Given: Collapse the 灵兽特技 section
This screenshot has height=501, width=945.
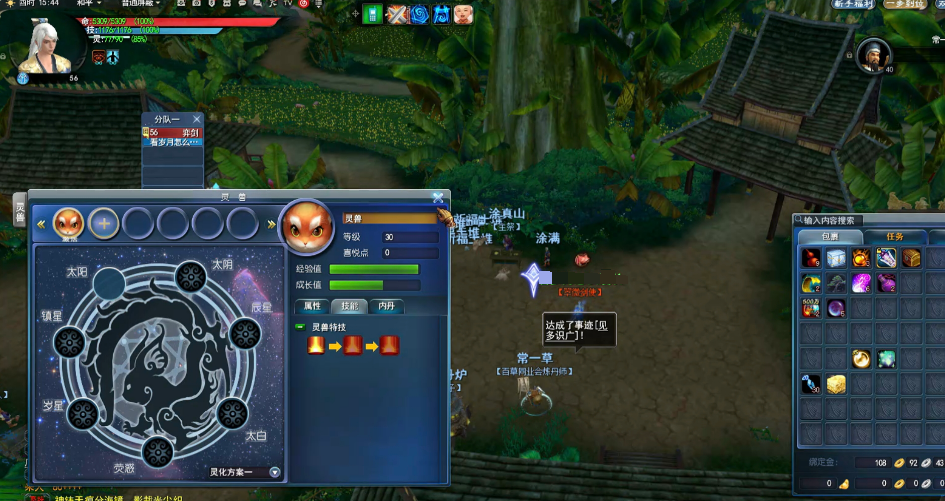Looking at the screenshot, I should 300,327.
